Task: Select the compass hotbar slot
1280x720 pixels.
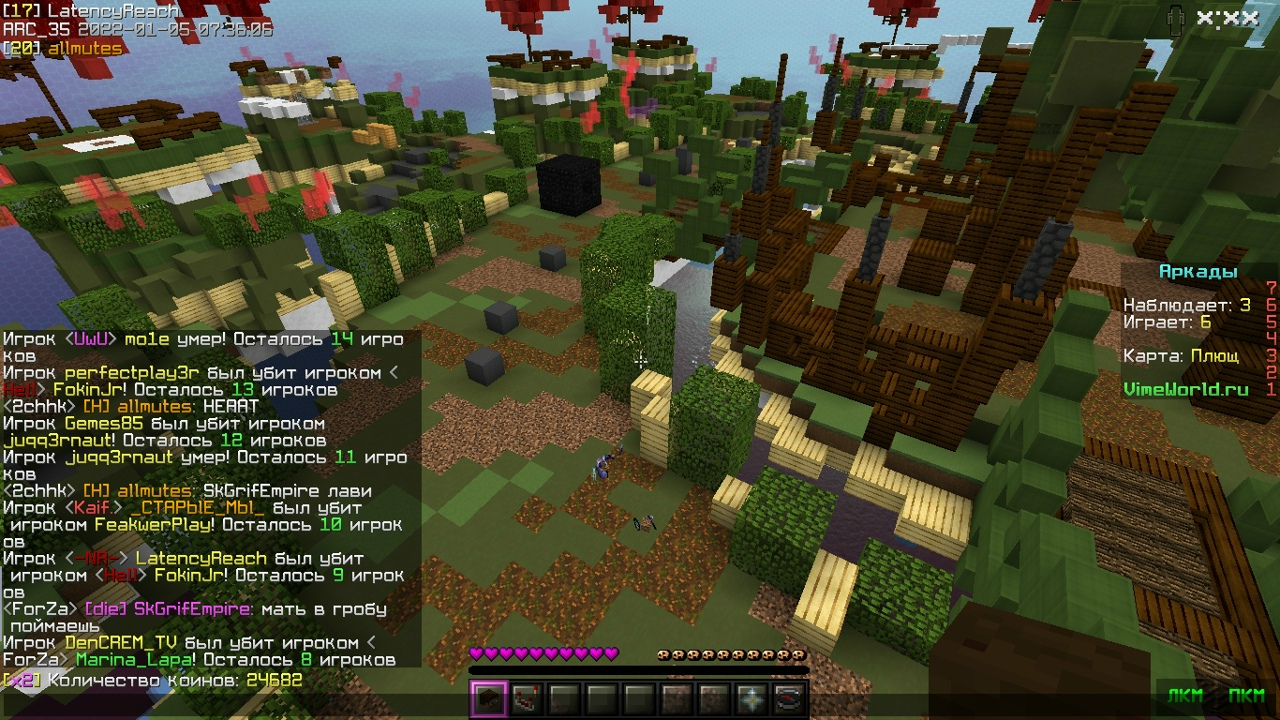Action: pyautogui.click(x=789, y=700)
